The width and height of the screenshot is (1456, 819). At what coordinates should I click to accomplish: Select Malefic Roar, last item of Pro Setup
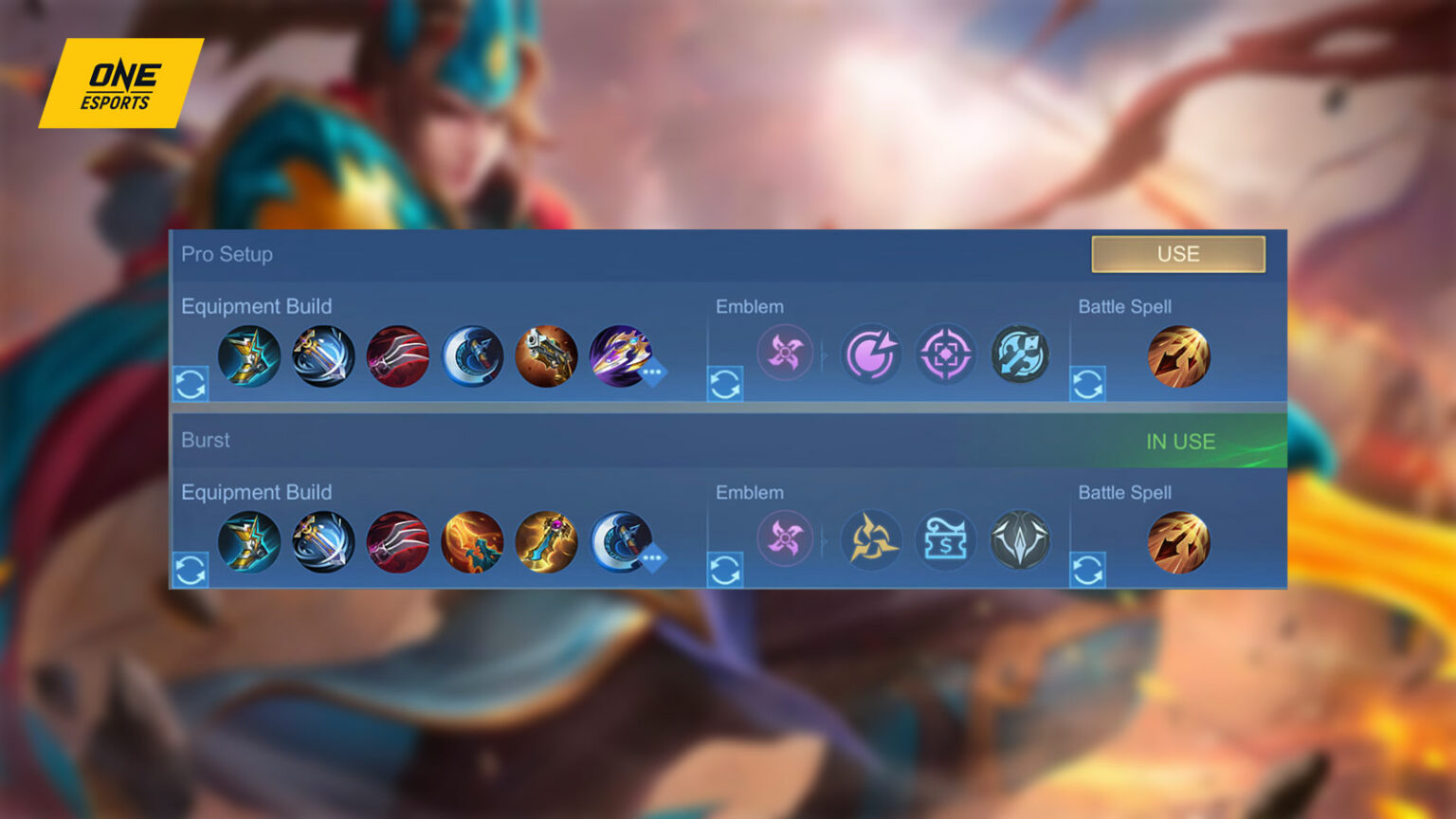pos(623,355)
